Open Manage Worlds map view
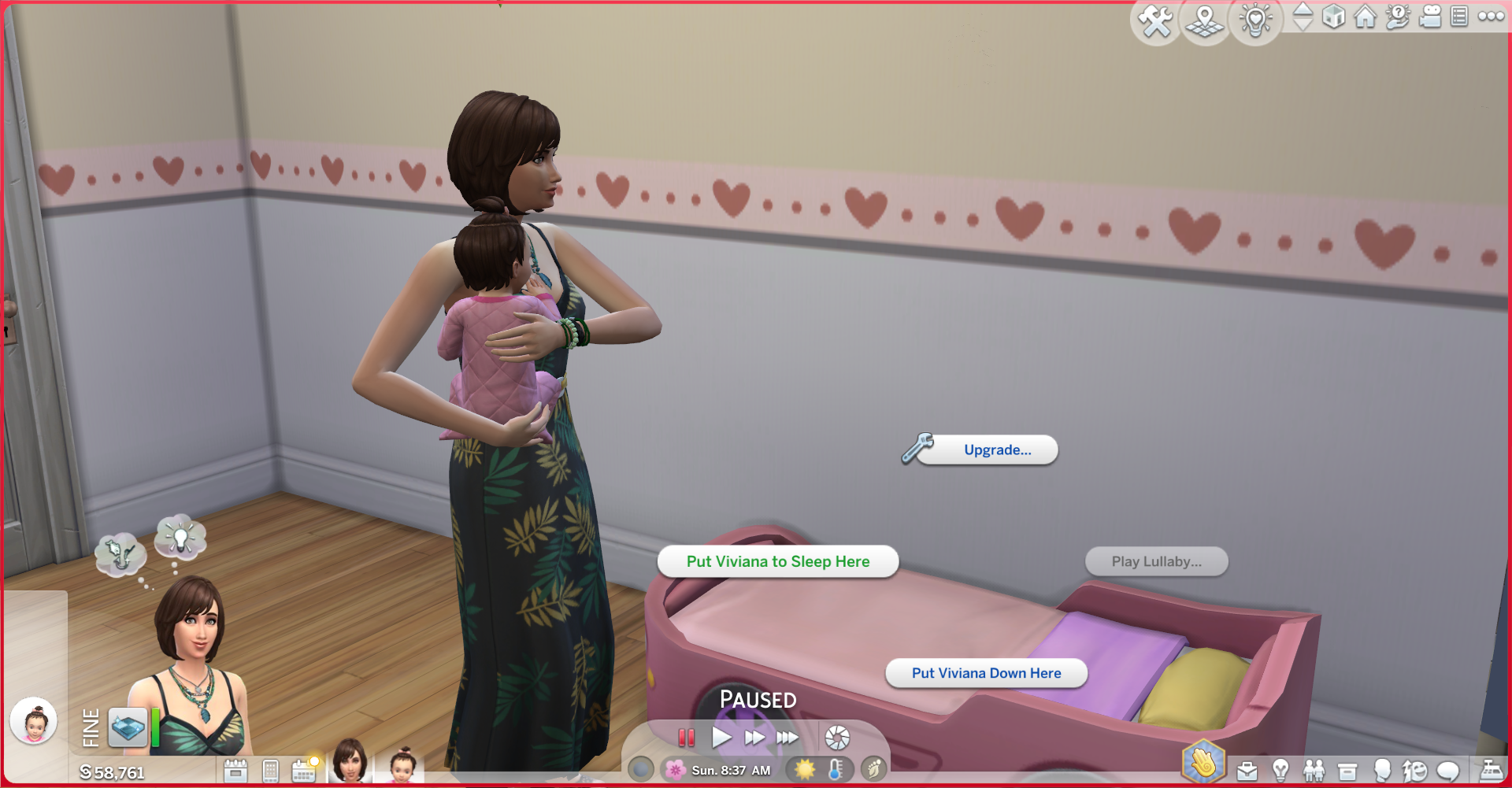1512x788 pixels. 1204,22
